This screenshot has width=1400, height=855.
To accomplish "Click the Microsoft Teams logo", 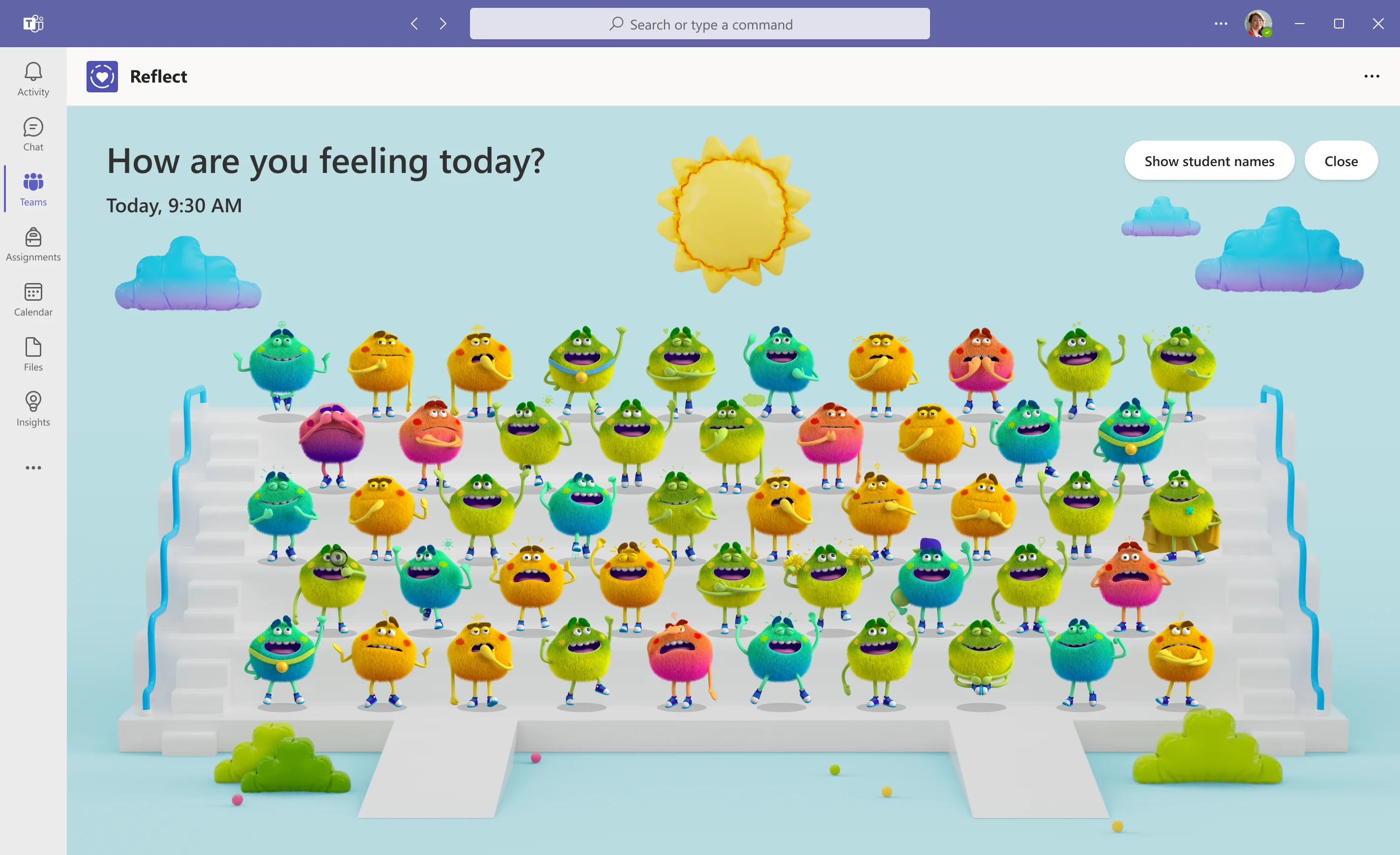I will (x=33, y=23).
